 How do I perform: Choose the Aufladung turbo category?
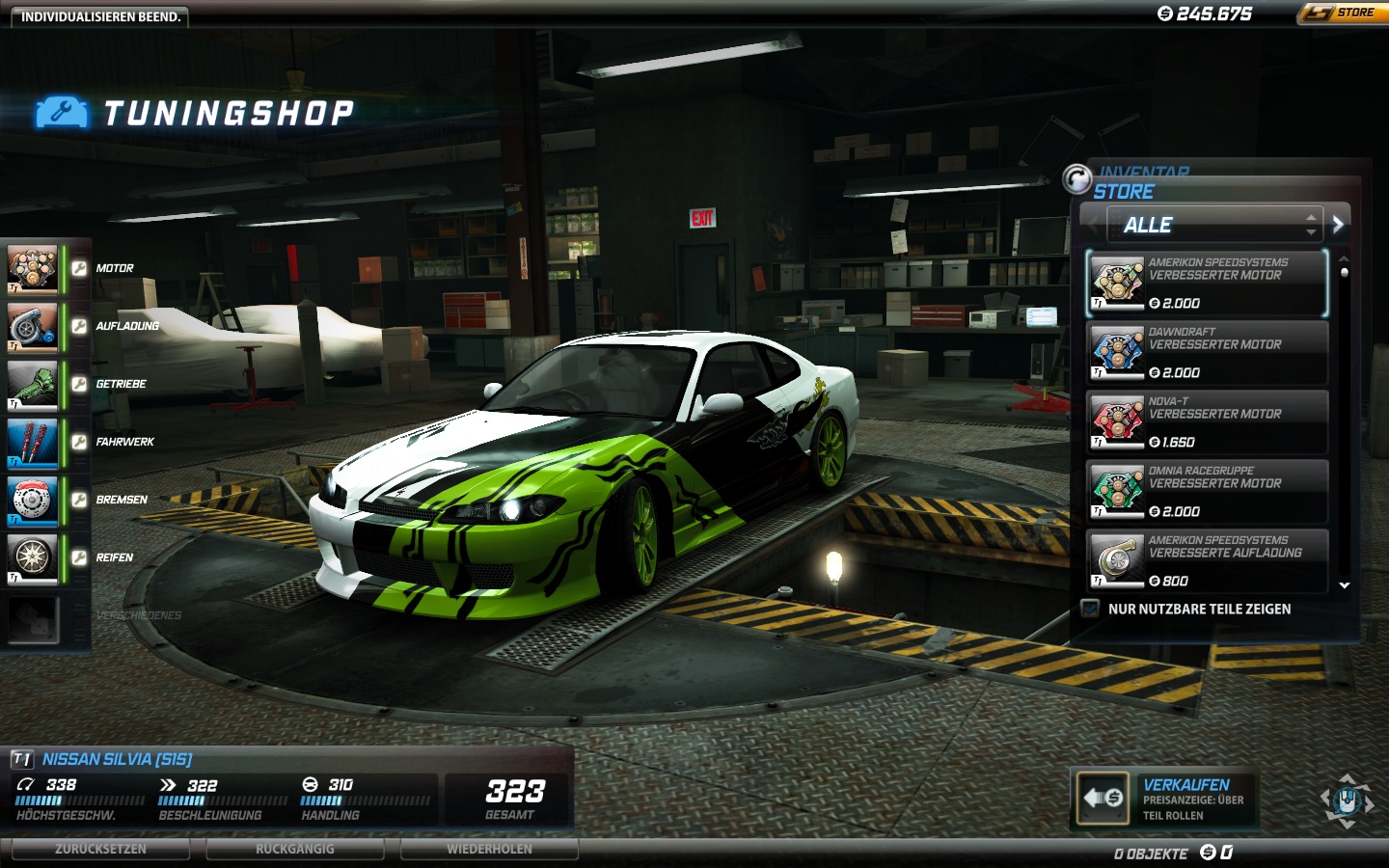click(33, 326)
